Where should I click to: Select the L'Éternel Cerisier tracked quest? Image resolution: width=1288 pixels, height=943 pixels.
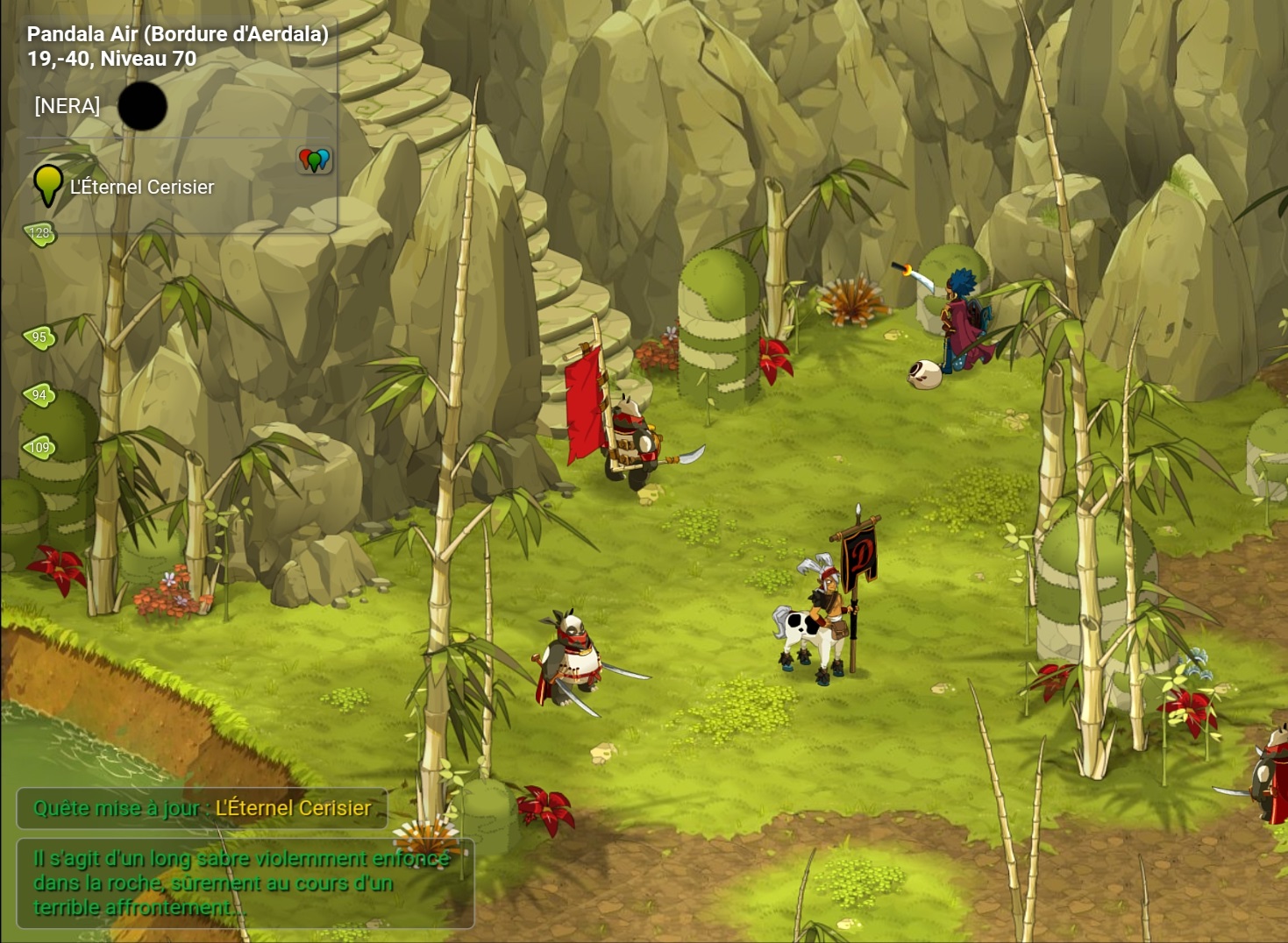(x=142, y=187)
